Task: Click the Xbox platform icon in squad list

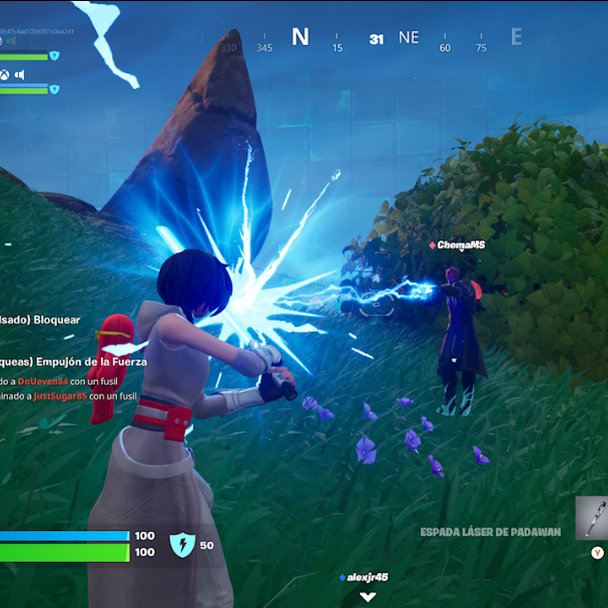Action: 6,74
